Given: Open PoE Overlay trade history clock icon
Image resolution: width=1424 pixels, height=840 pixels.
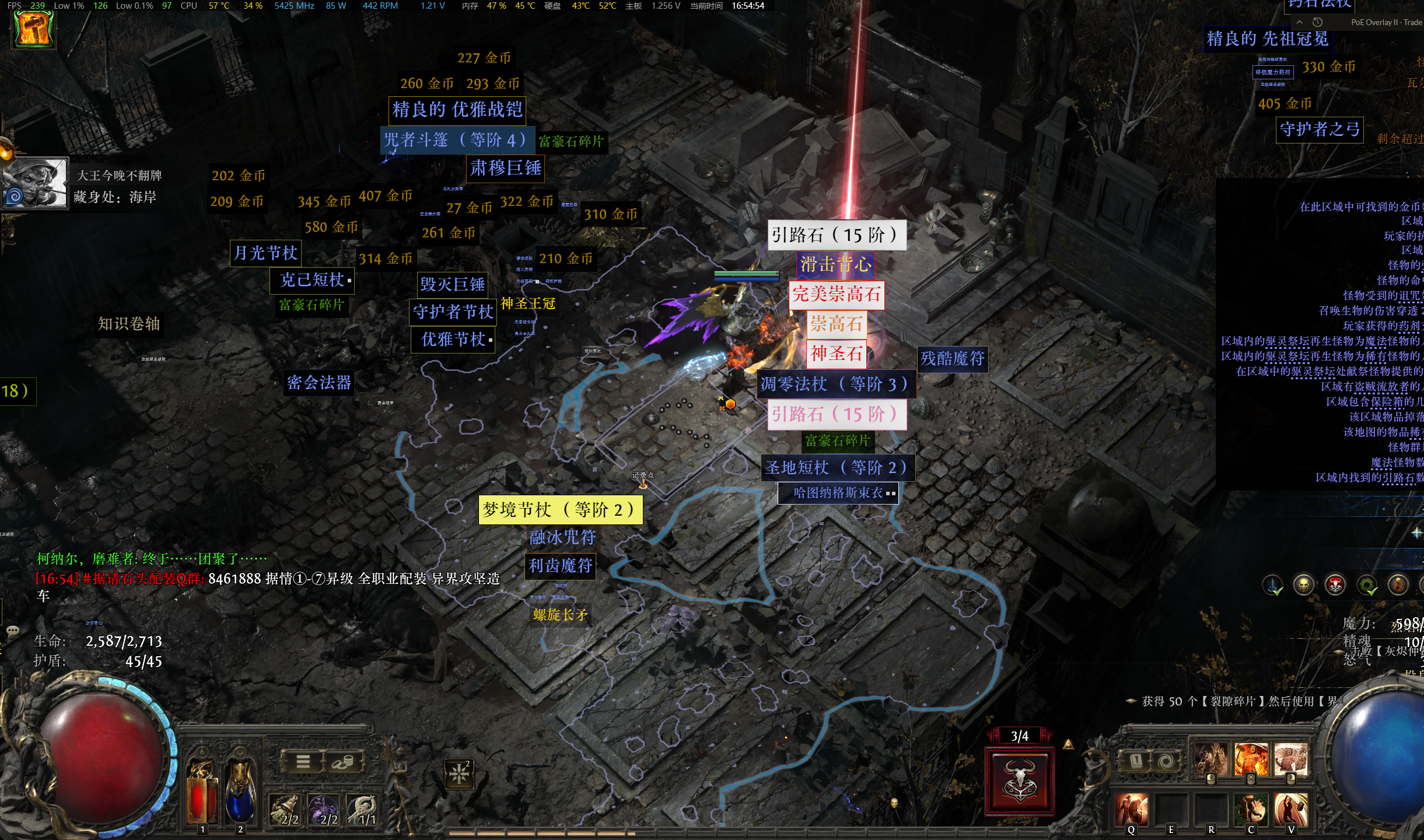Looking at the screenshot, I should coord(1317,22).
